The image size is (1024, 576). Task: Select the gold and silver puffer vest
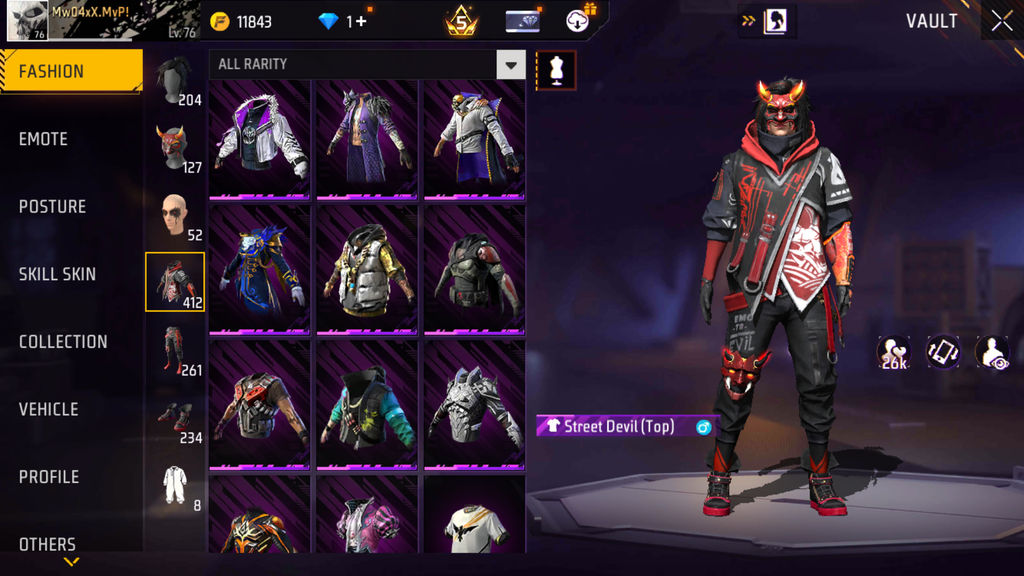coord(367,270)
